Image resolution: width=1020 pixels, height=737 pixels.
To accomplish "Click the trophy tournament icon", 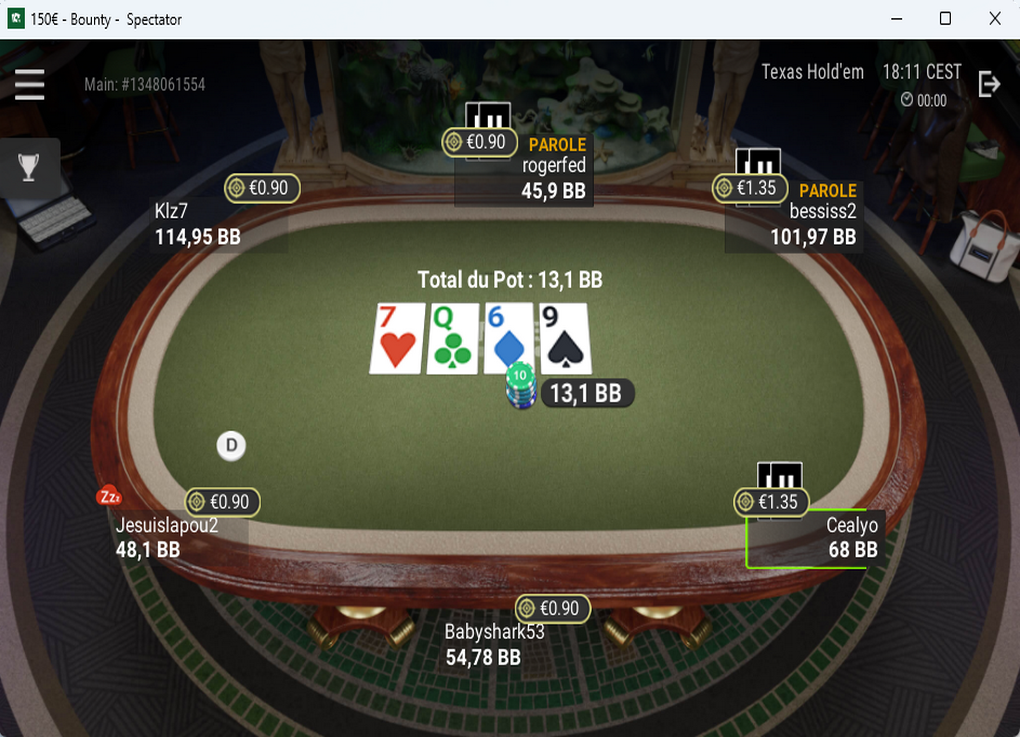I will click(29, 167).
